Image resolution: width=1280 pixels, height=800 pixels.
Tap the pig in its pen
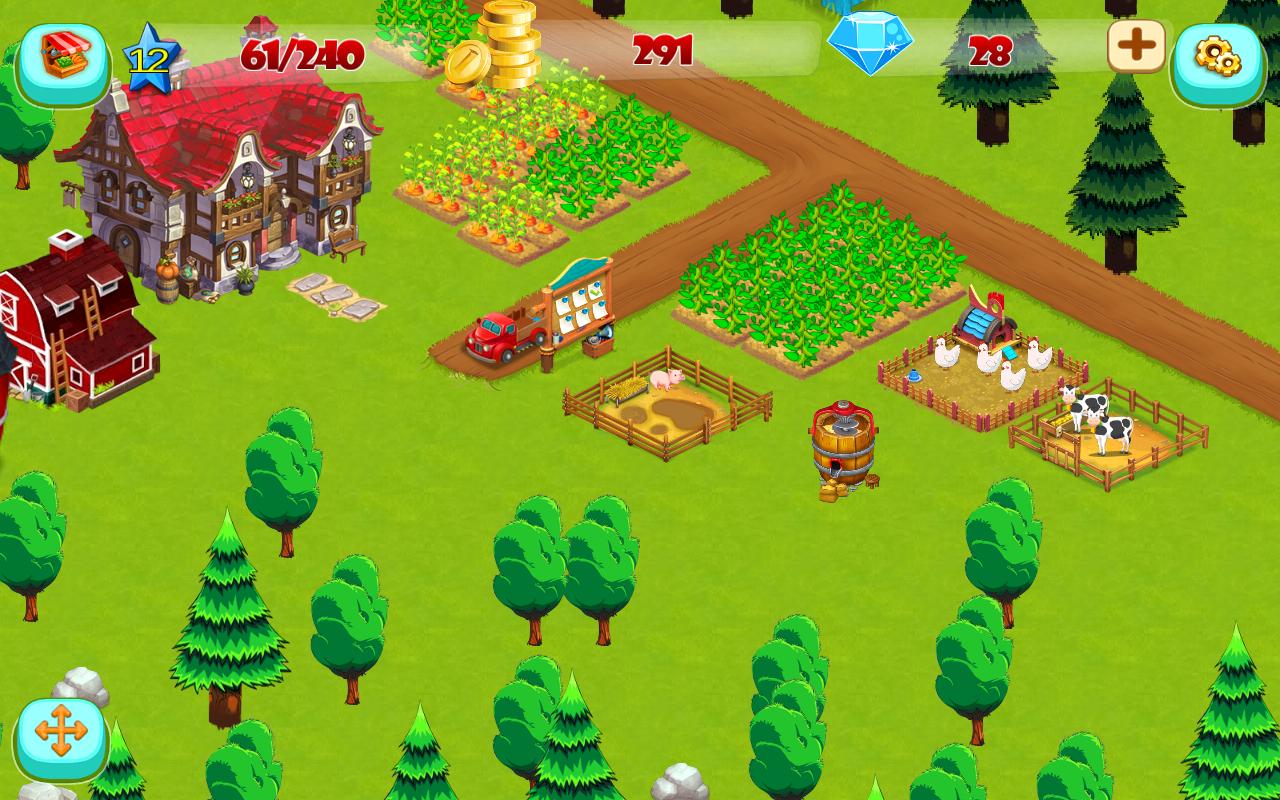click(x=668, y=380)
